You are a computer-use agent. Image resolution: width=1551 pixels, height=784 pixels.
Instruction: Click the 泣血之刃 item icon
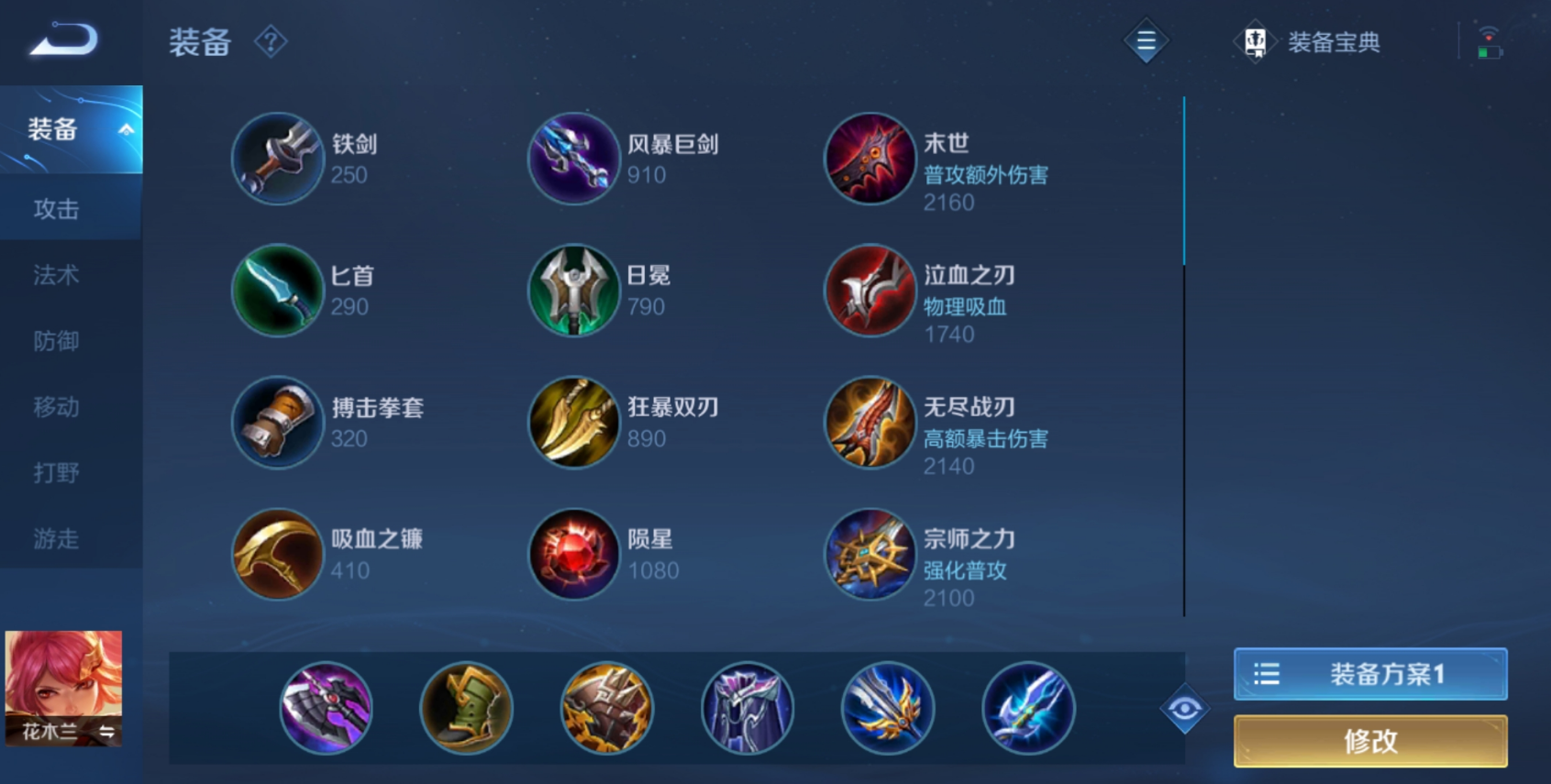tap(870, 291)
